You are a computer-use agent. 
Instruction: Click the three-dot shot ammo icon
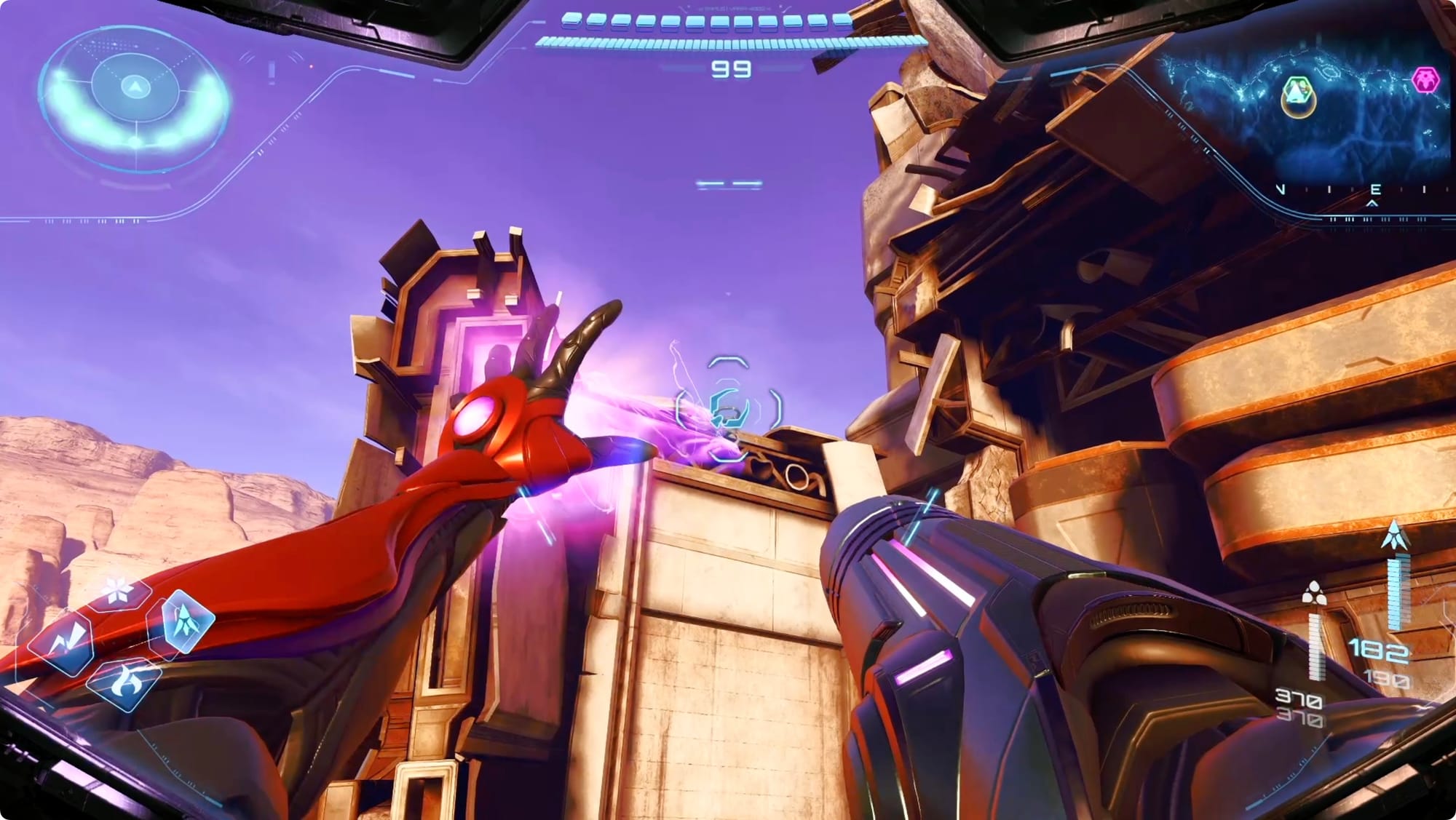[x=1314, y=593]
